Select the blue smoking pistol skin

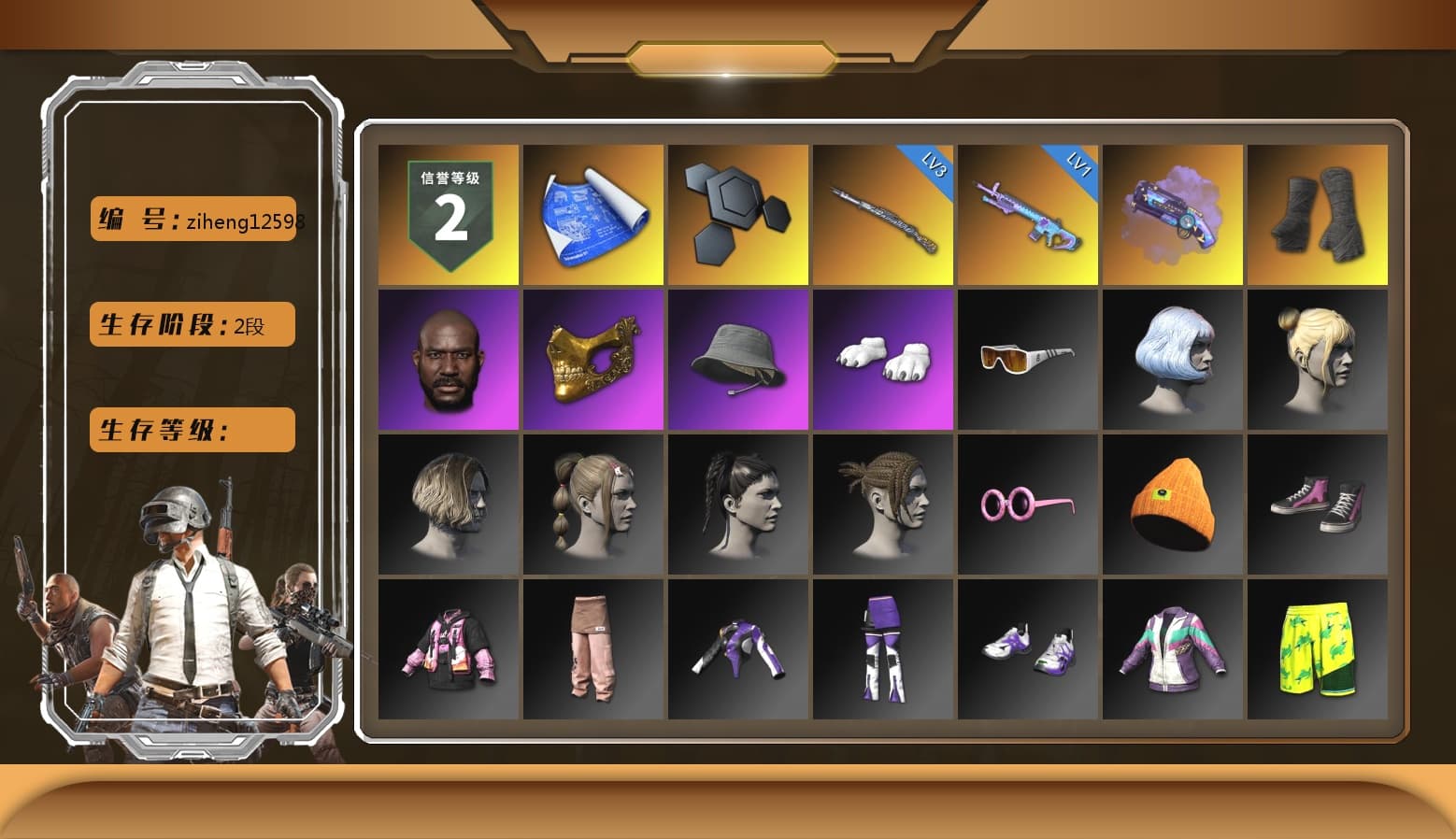click(x=1174, y=213)
